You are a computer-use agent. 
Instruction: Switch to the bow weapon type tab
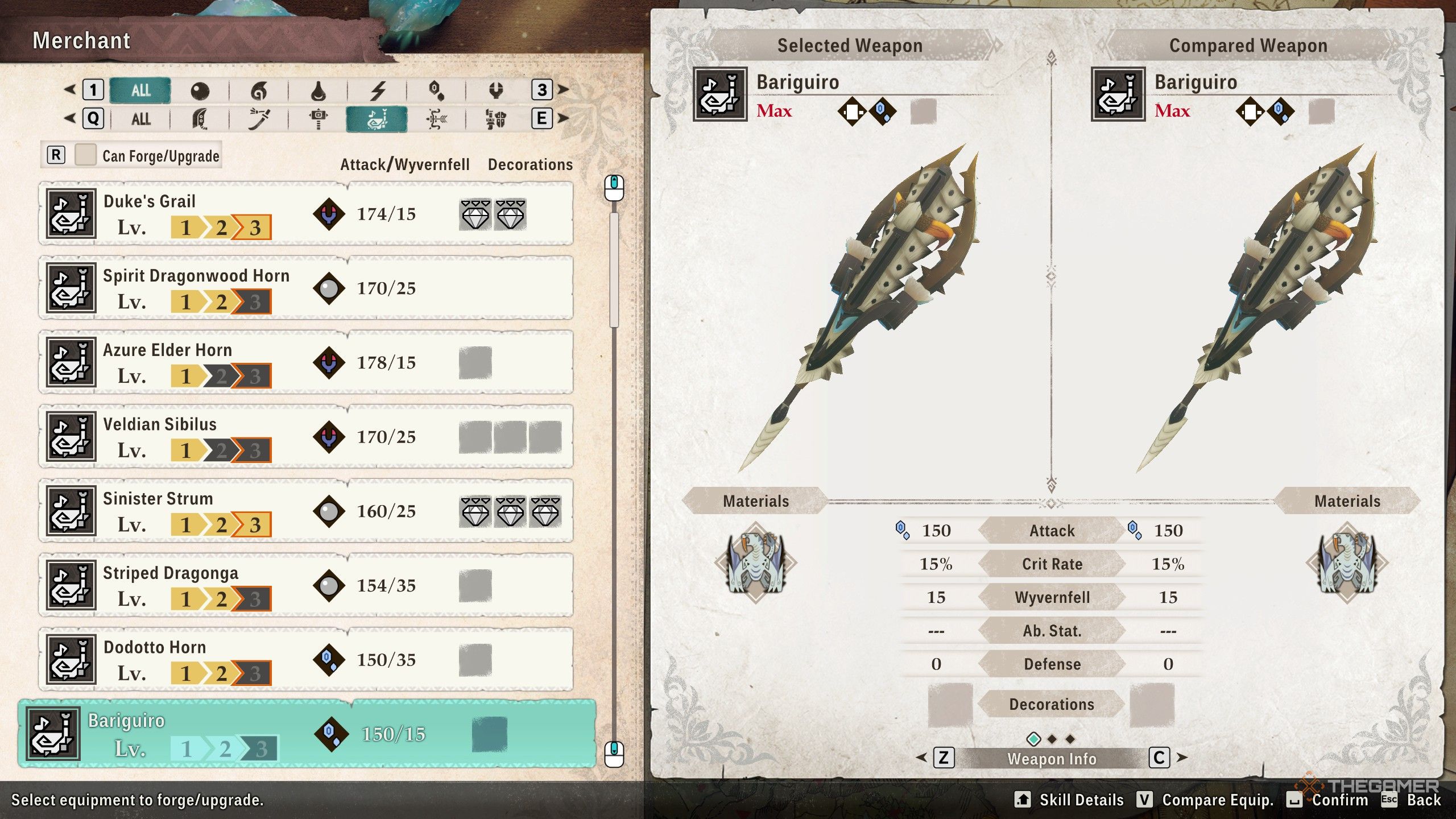tap(436, 119)
